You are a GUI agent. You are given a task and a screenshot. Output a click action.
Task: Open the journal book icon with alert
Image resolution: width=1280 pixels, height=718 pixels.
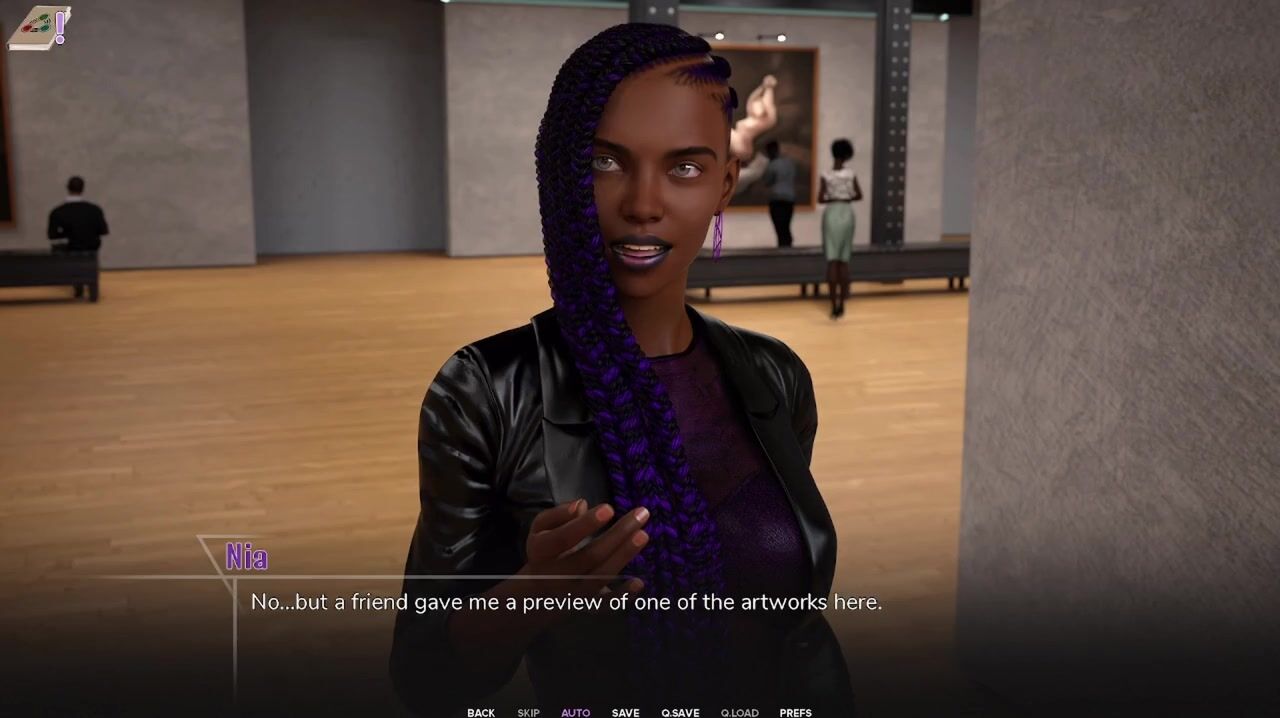point(38,28)
